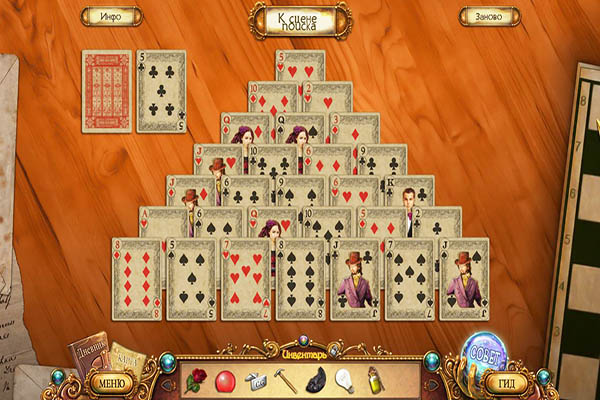Open the Инфо panel
600x400 pixels.
(x=111, y=16)
